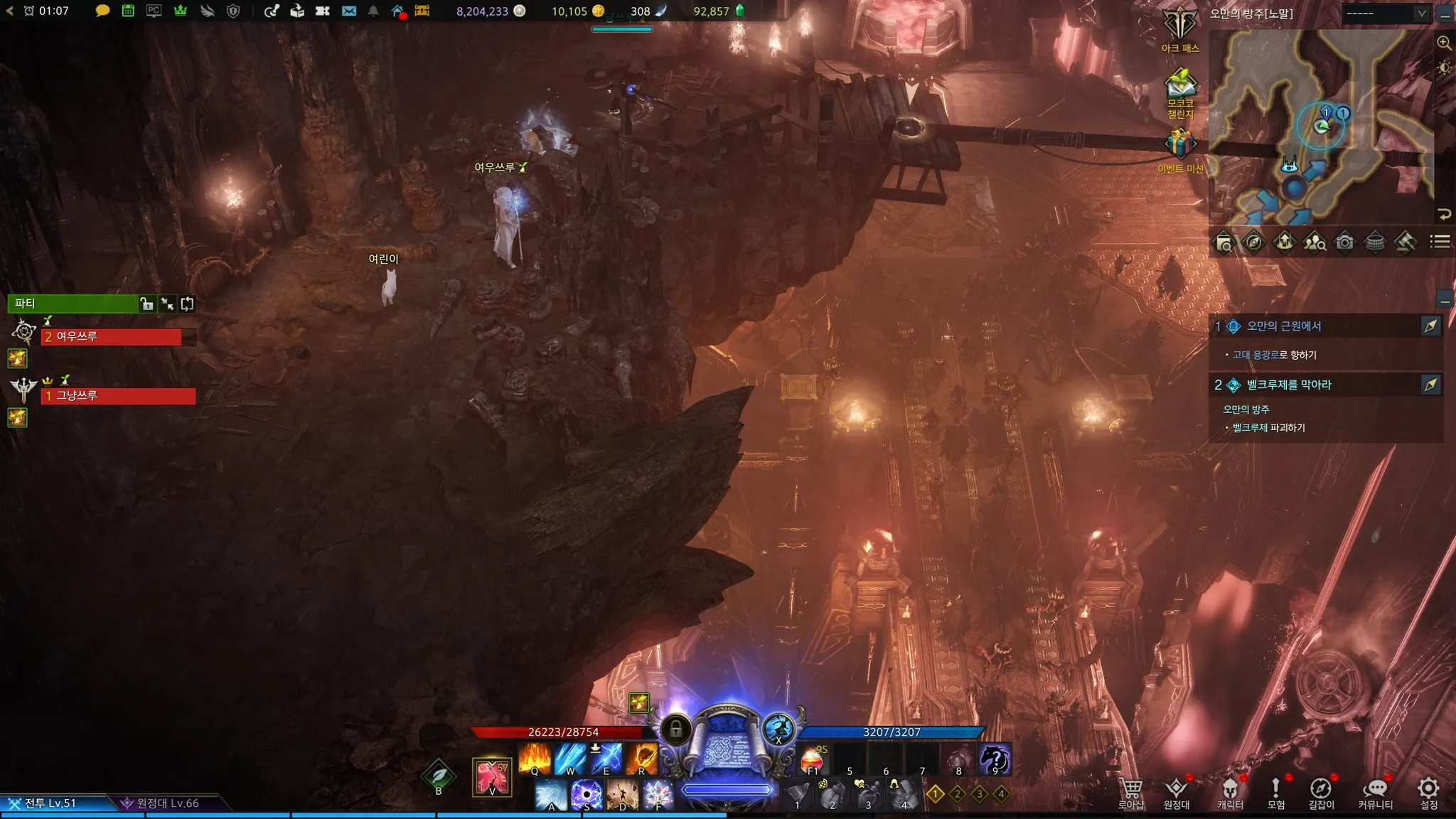Open the 원정대 roster menu
The image size is (1456, 819).
1177,792
